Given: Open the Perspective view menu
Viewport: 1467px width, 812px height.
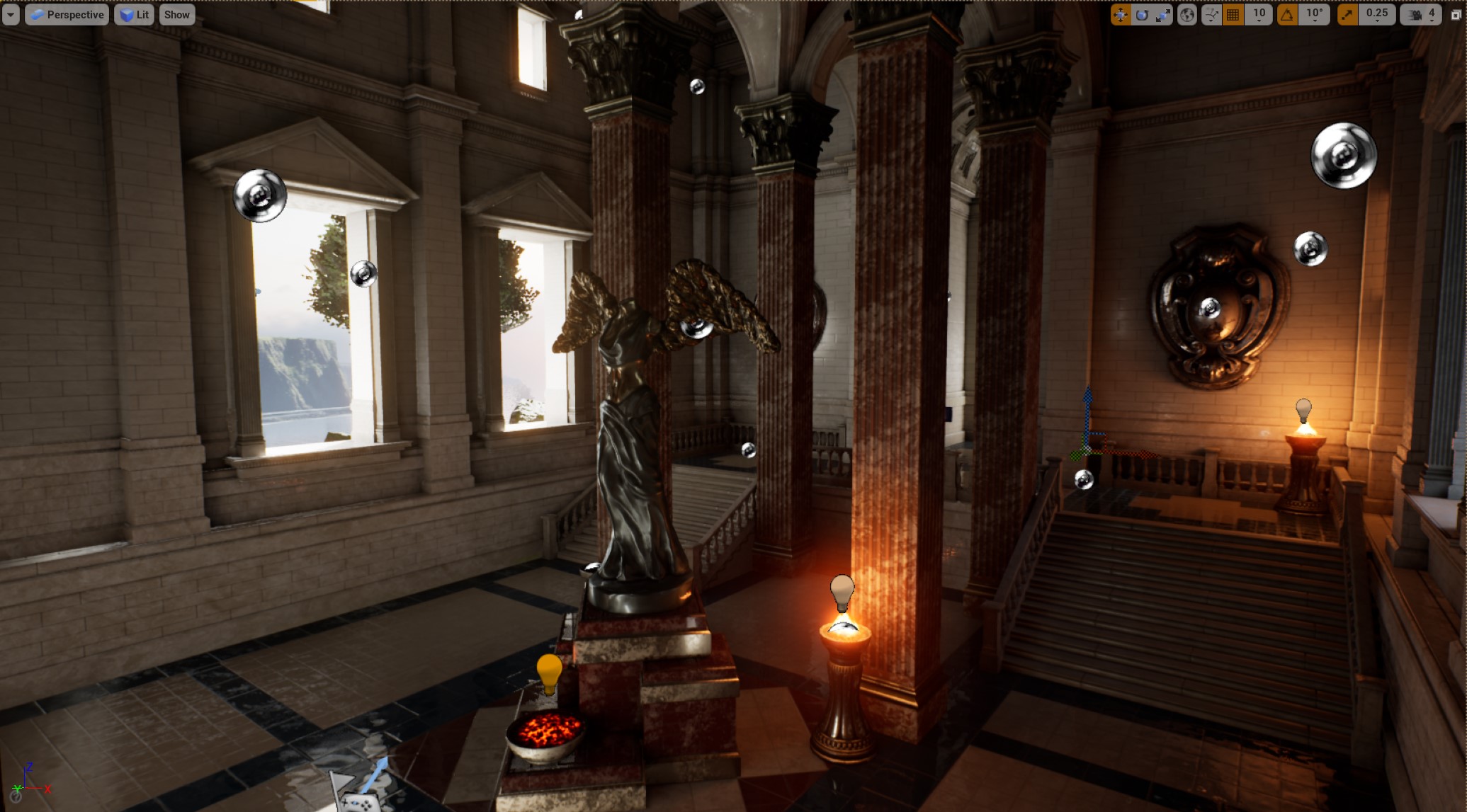Looking at the screenshot, I should (x=67, y=14).
